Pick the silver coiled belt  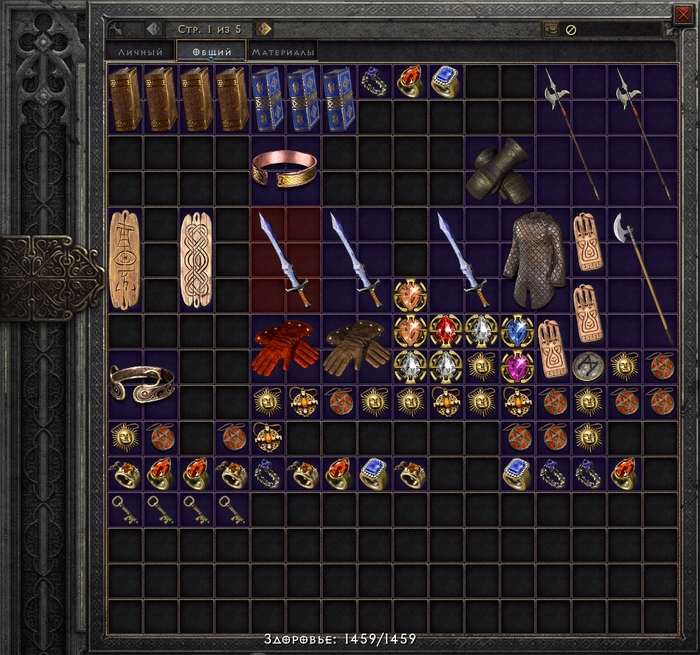coord(143,382)
